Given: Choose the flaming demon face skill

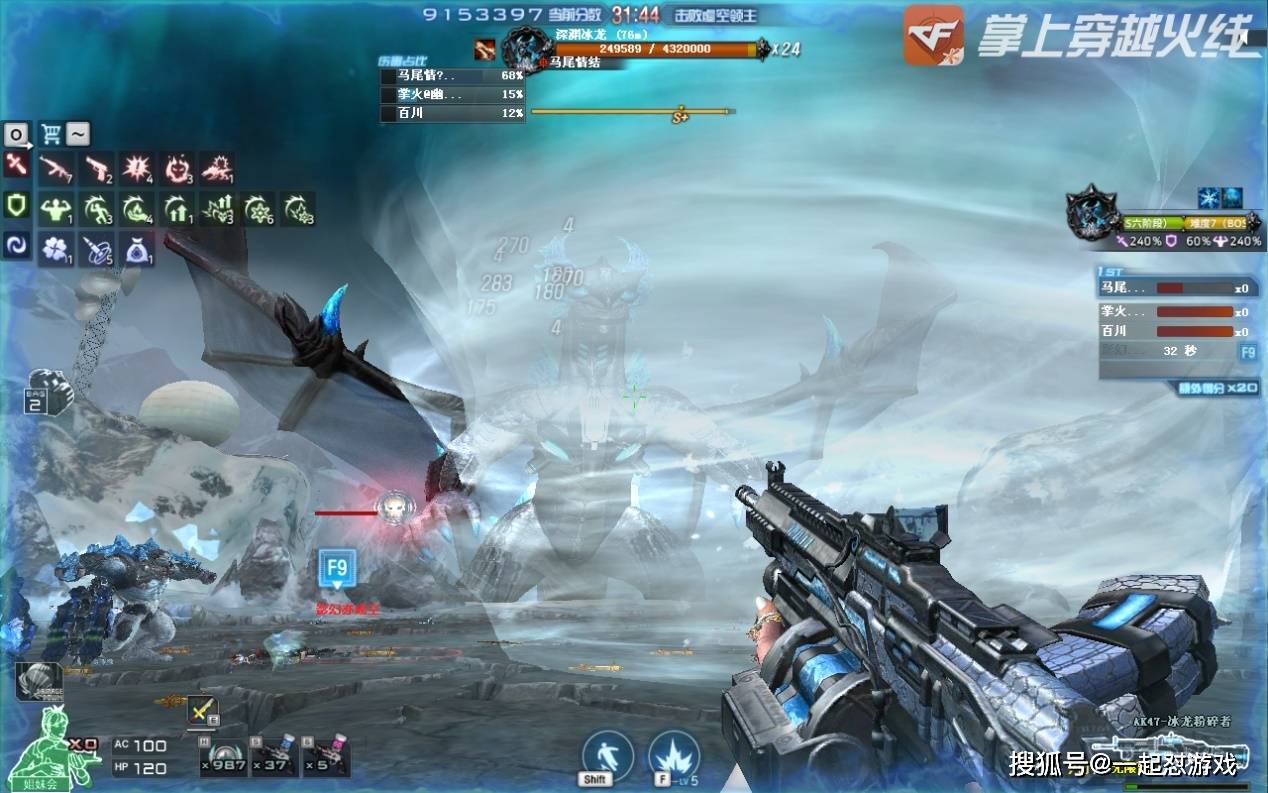Looking at the screenshot, I should point(177,168).
